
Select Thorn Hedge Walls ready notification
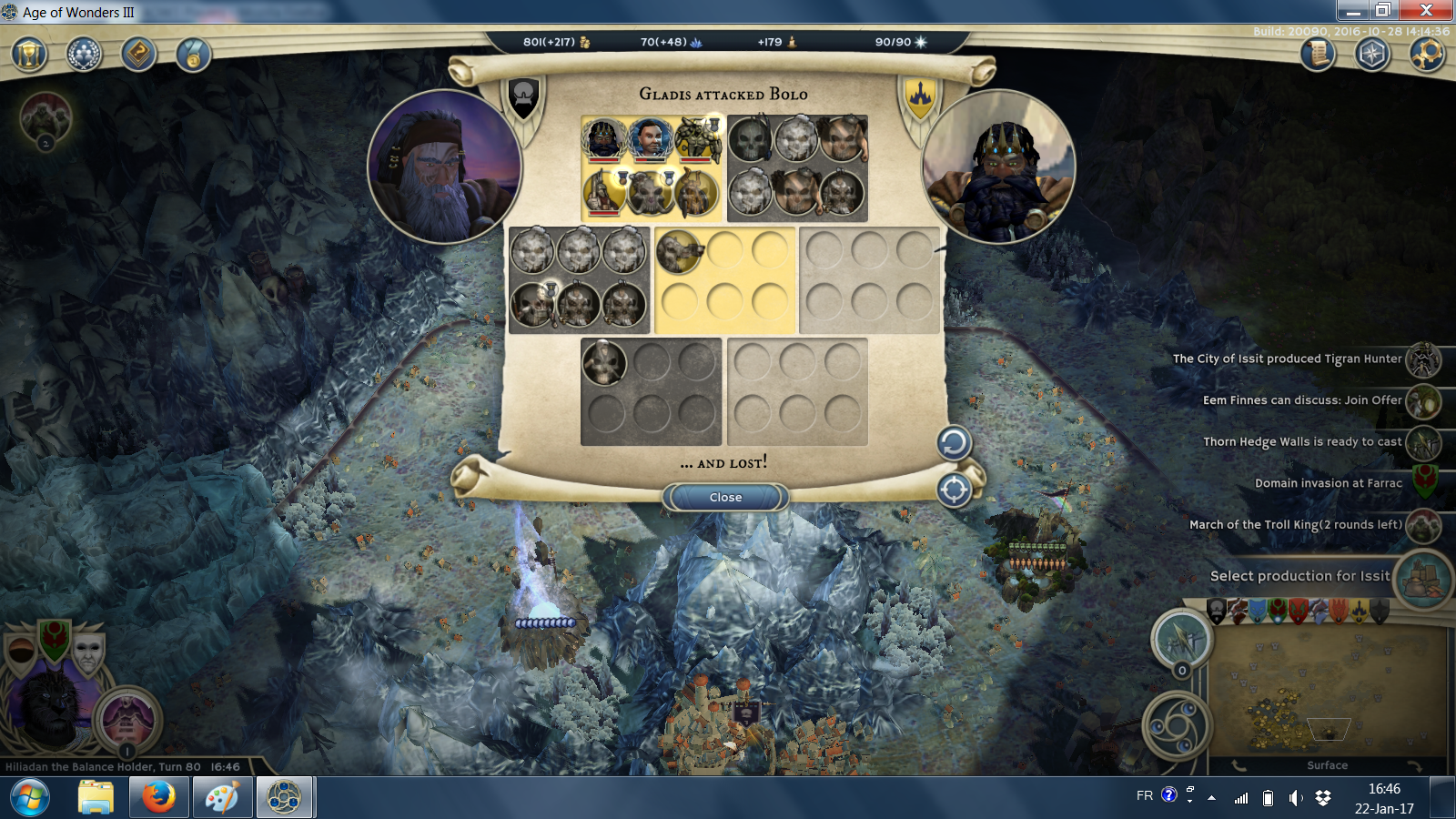1302,442
